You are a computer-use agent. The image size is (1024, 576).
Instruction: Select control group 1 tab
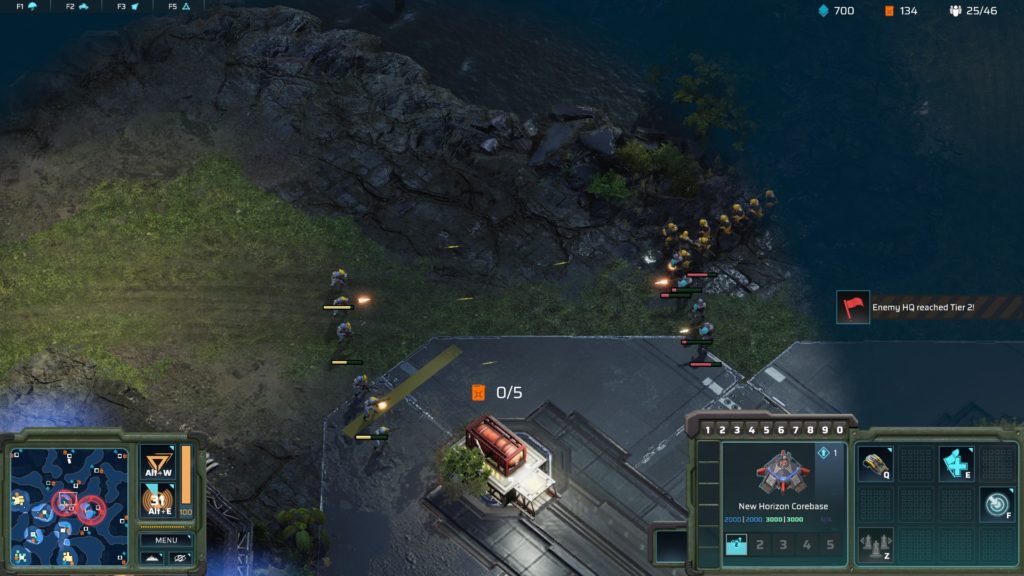[x=708, y=430]
